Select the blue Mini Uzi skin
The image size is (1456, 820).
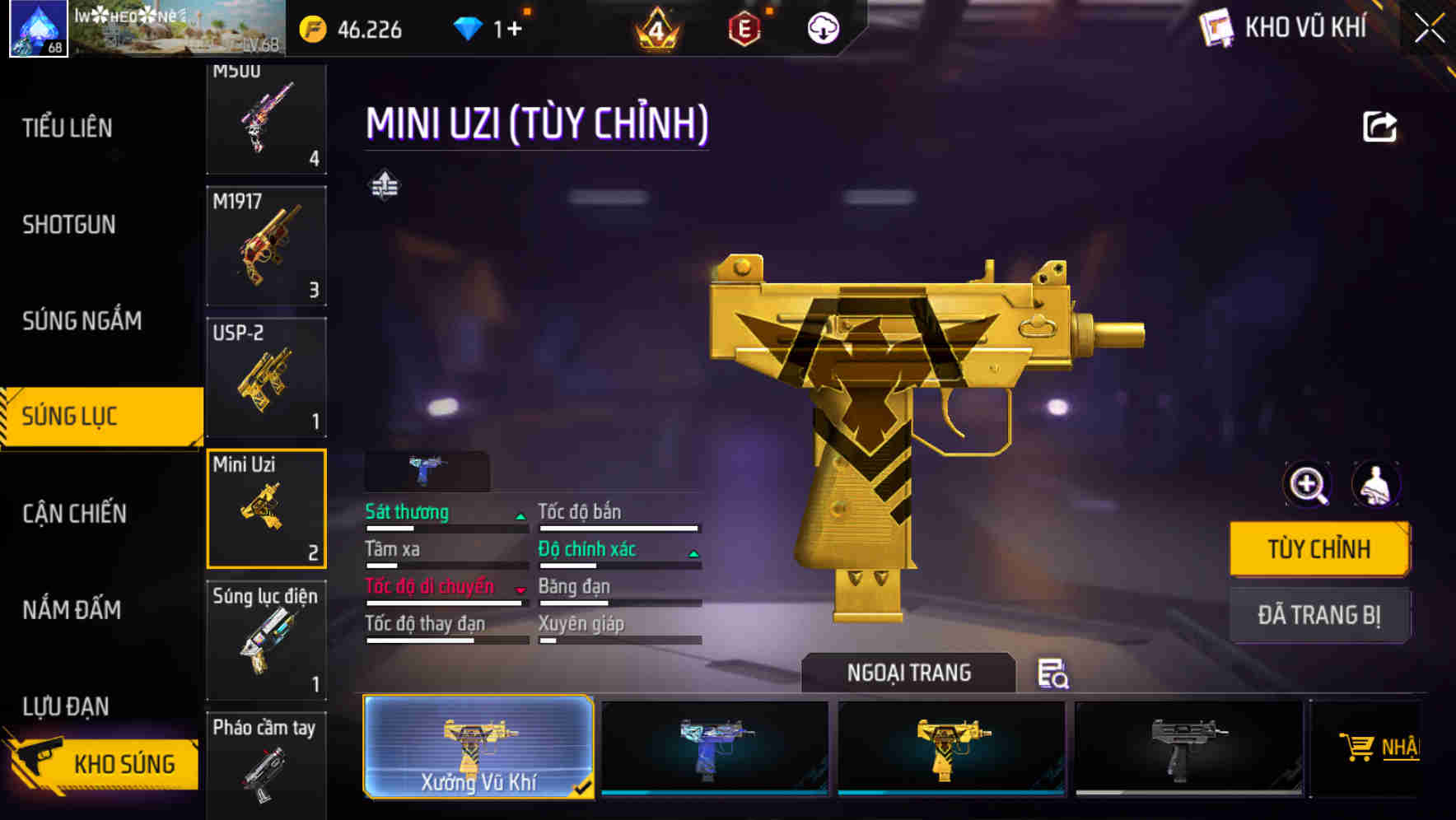pyautogui.click(x=715, y=747)
